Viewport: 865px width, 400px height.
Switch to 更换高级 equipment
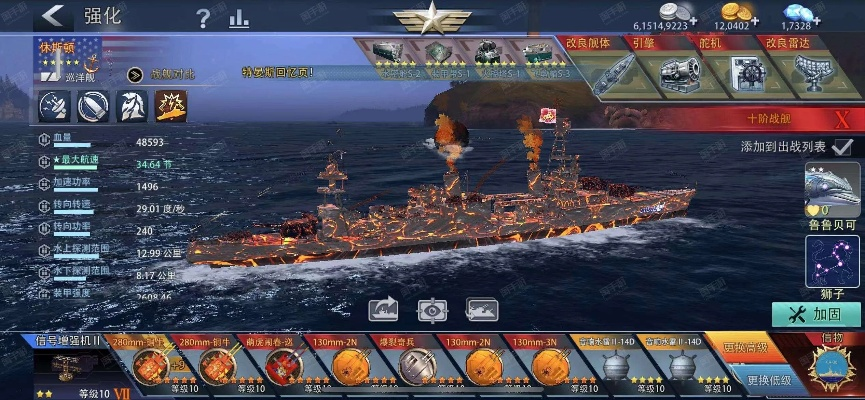click(744, 348)
